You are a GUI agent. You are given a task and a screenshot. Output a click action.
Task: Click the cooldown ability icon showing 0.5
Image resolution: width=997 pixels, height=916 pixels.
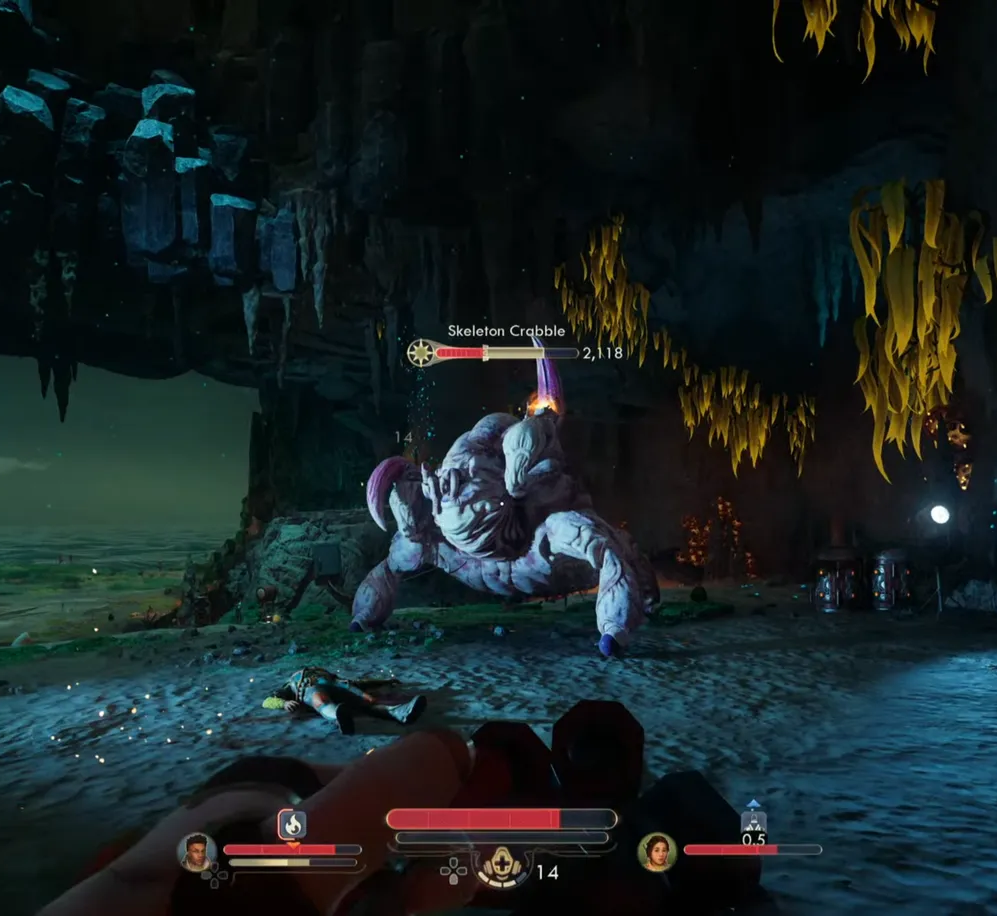tap(754, 822)
